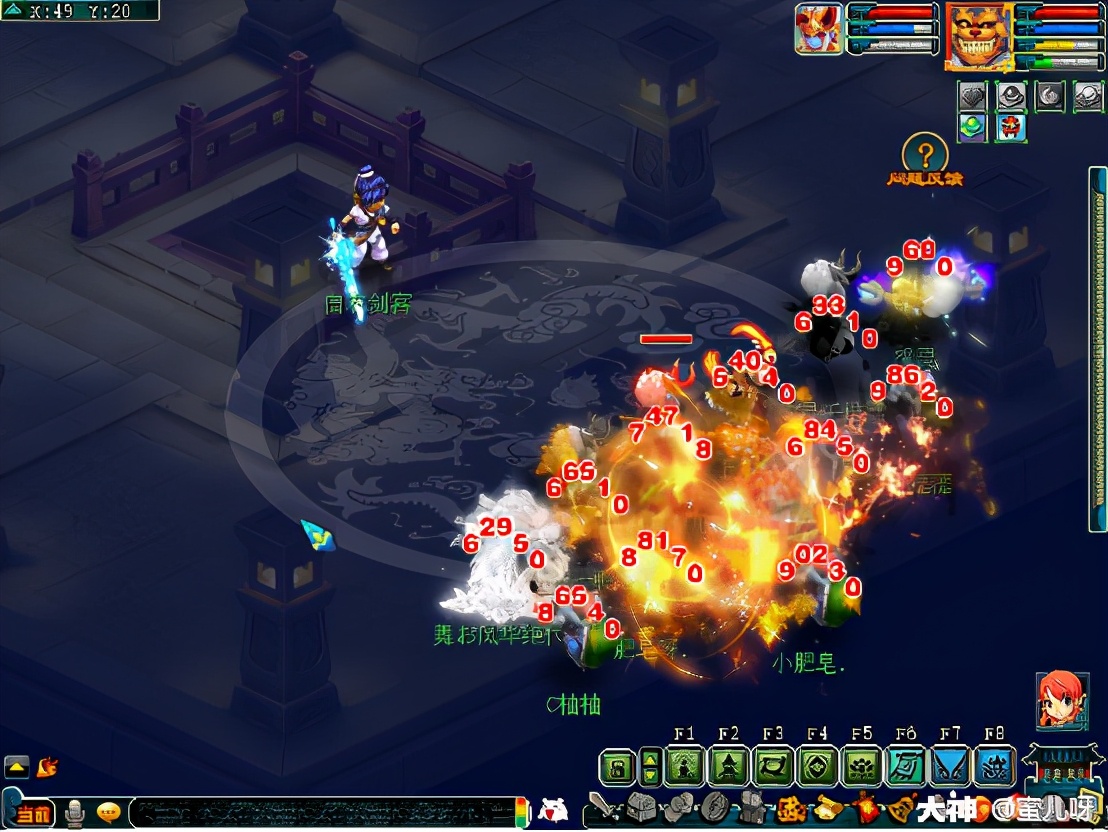Use the F7 blue wings skill

pyautogui.click(x=950, y=767)
